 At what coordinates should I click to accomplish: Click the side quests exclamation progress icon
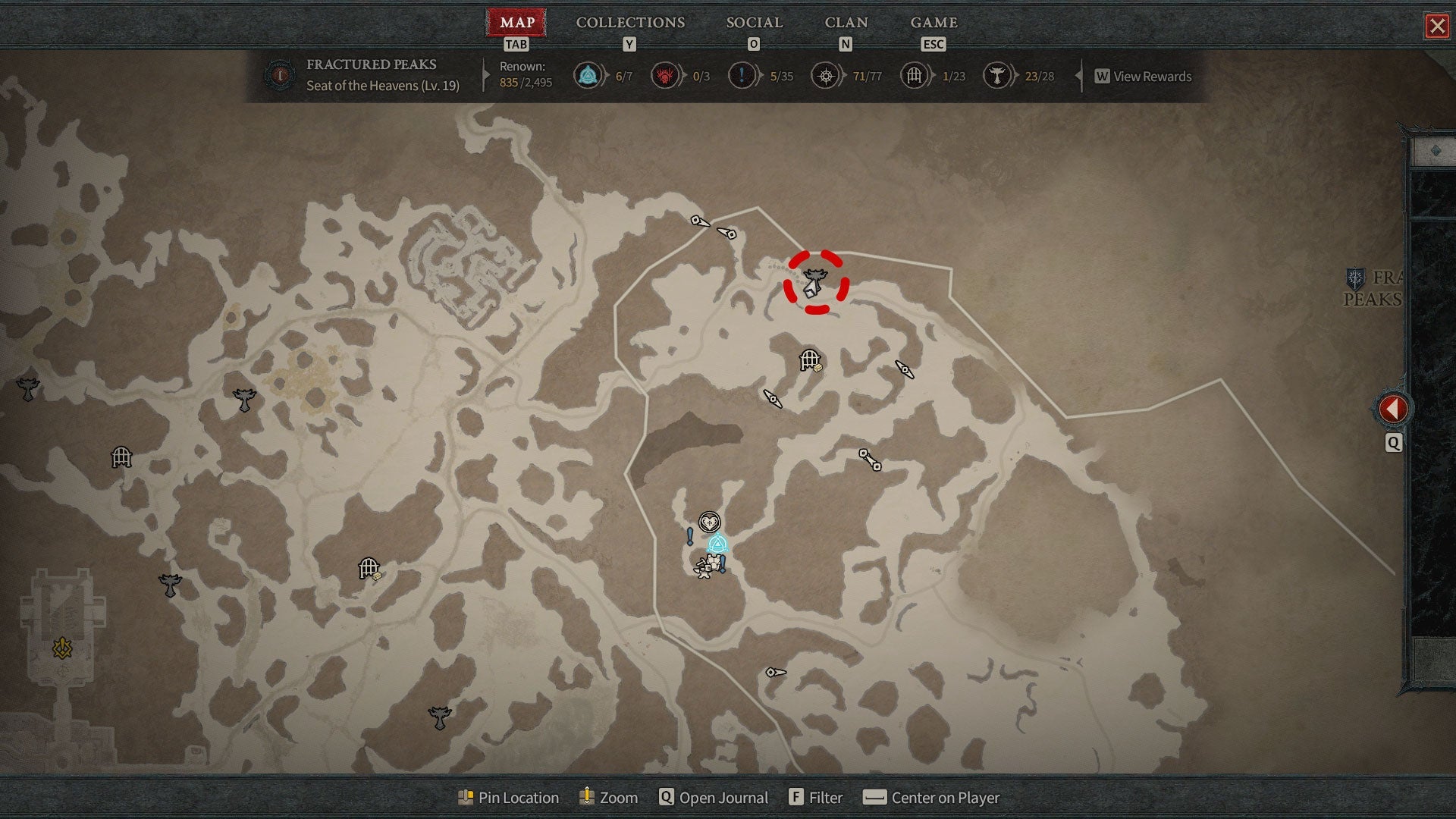[x=742, y=76]
